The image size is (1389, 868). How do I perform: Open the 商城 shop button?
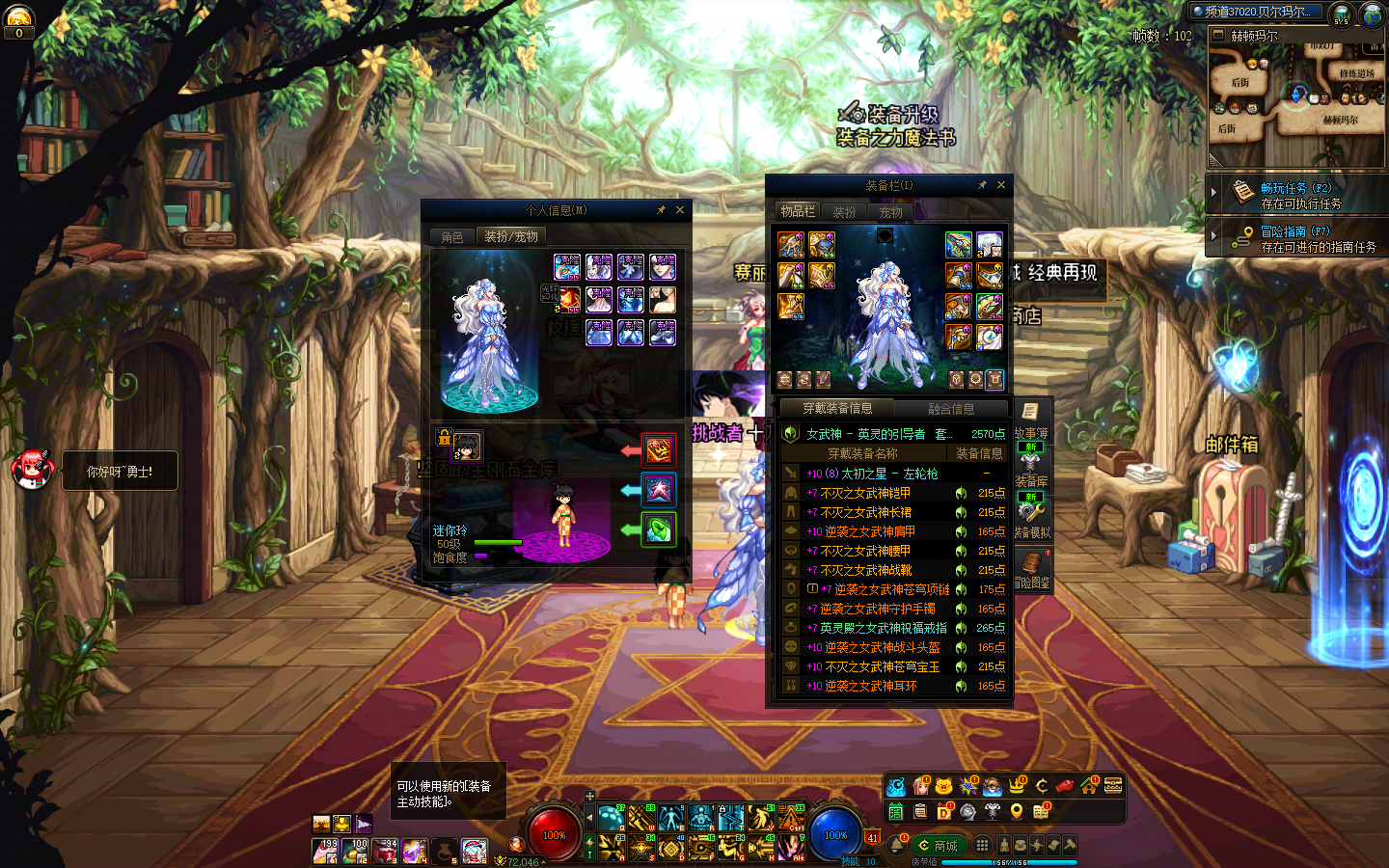pyautogui.click(x=939, y=846)
